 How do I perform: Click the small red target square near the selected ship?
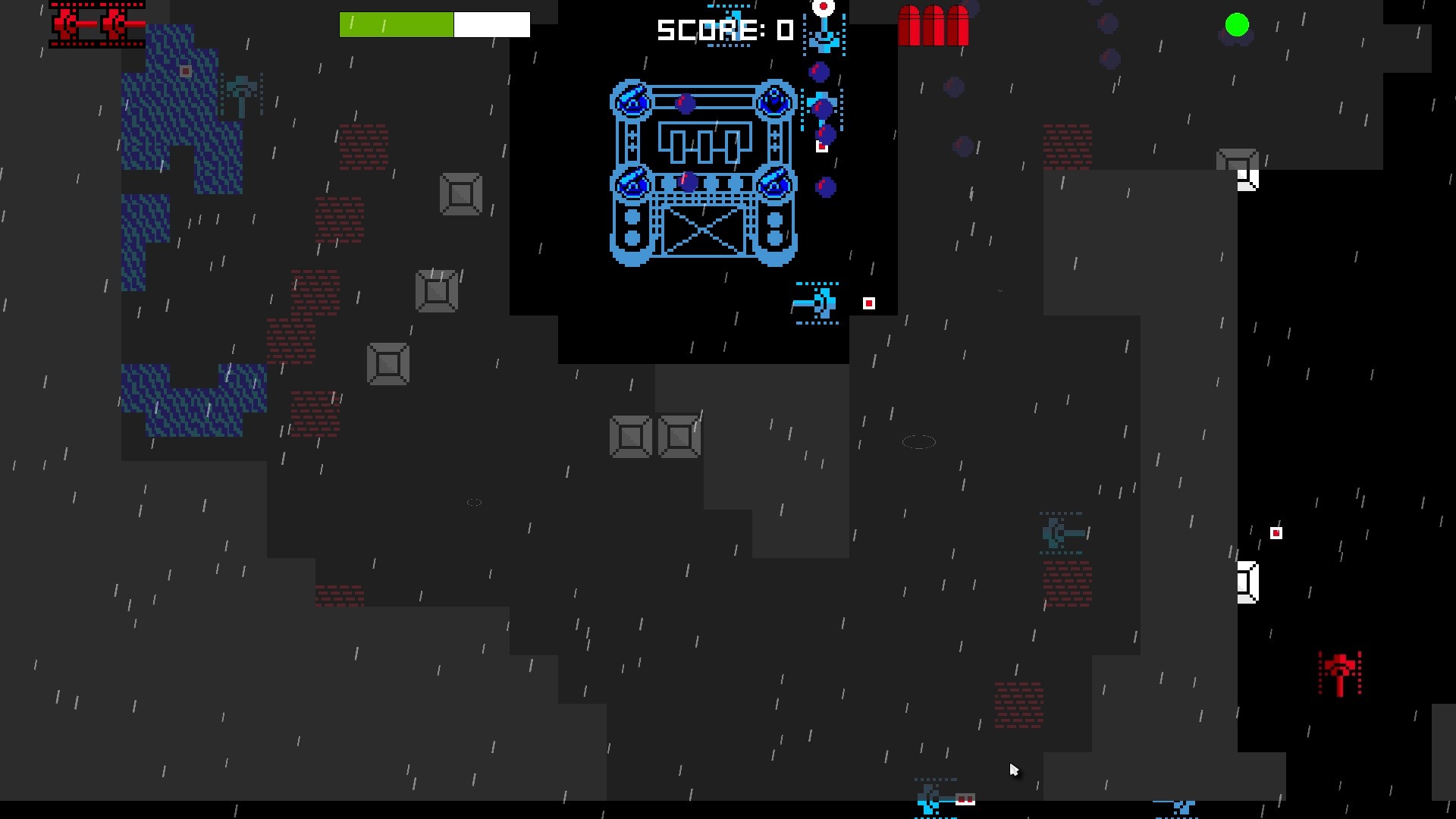coord(868,303)
